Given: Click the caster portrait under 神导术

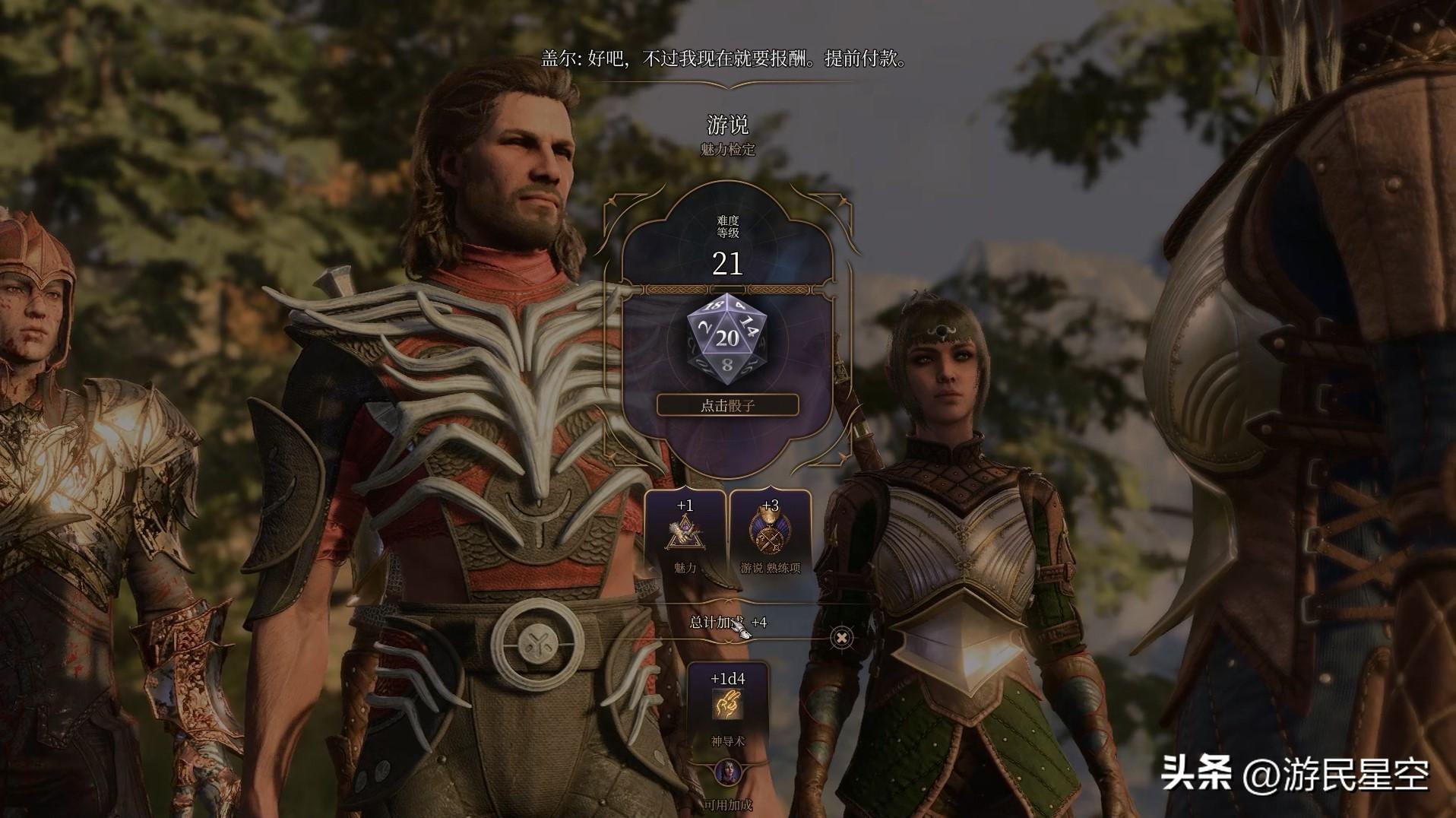Looking at the screenshot, I should [728, 773].
